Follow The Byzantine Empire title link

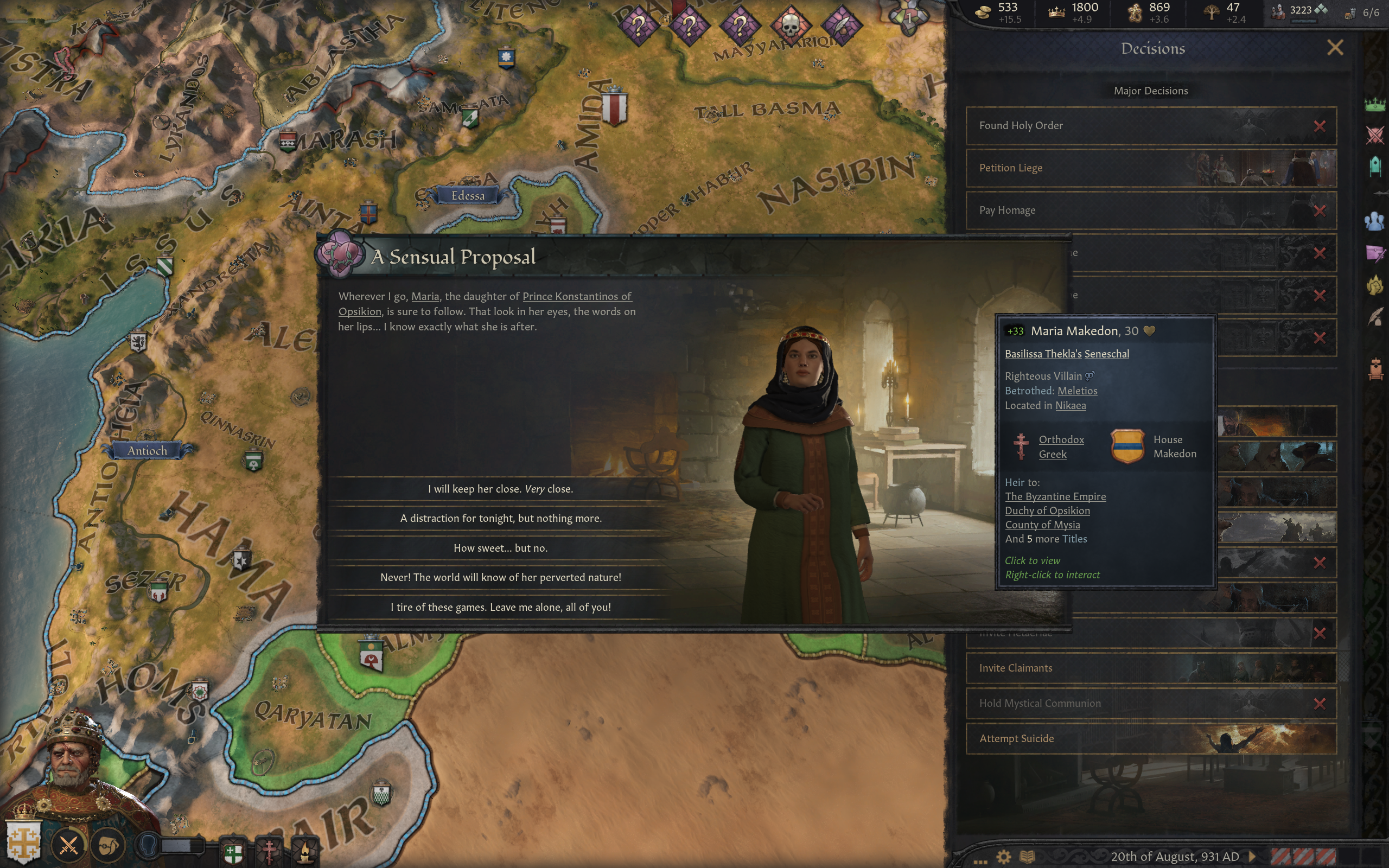(1055, 496)
